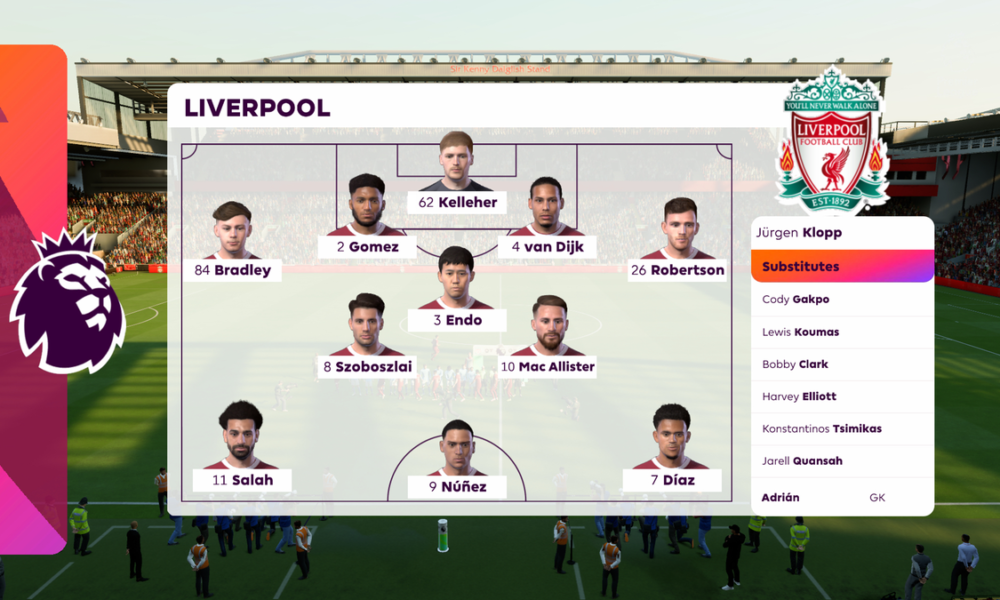Choose Jarell Quansah from the substitutes
The height and width of the screenshot is (600, 1000).
pos(842,461)
